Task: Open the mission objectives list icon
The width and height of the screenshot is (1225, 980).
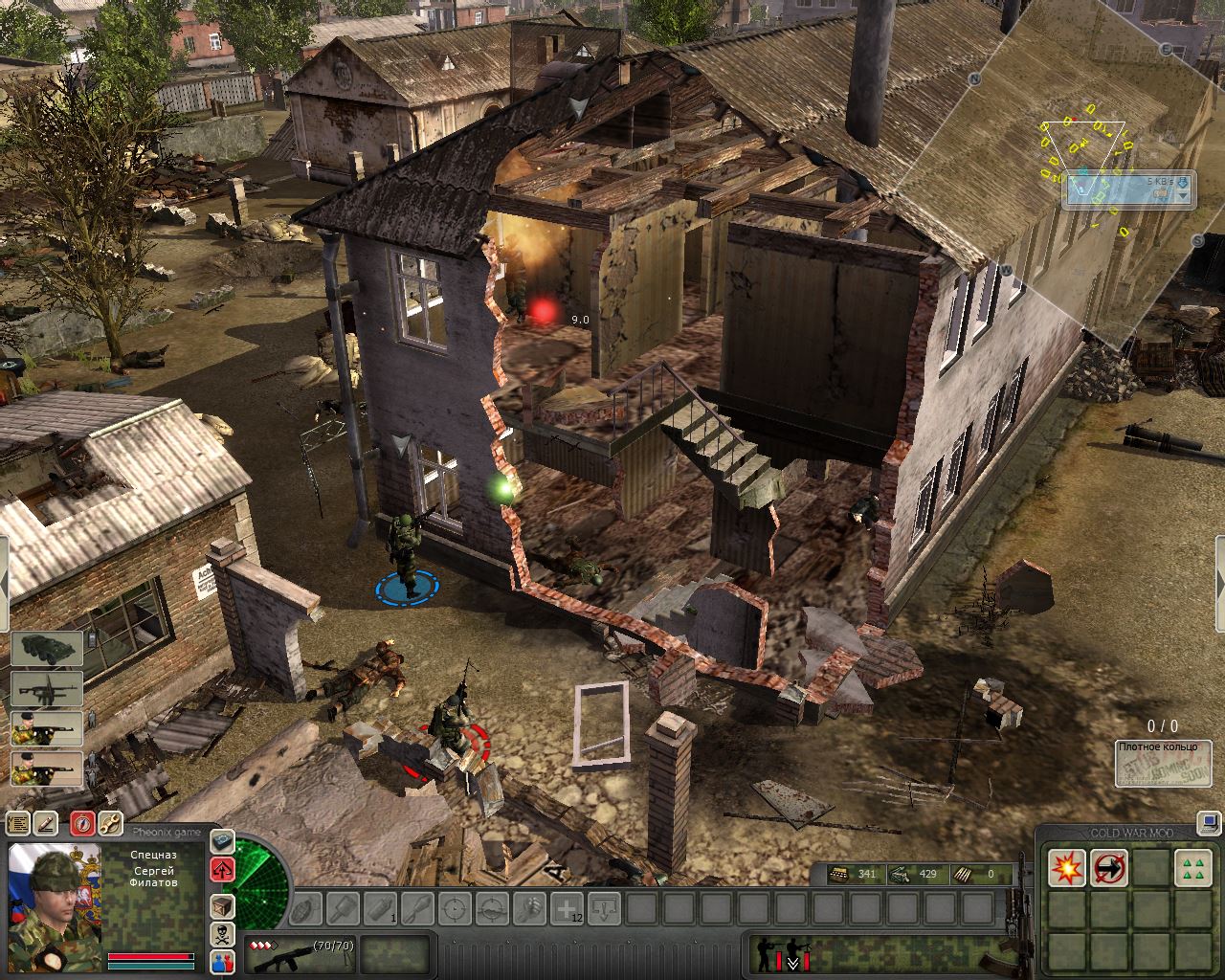Action: pos(18,823)
